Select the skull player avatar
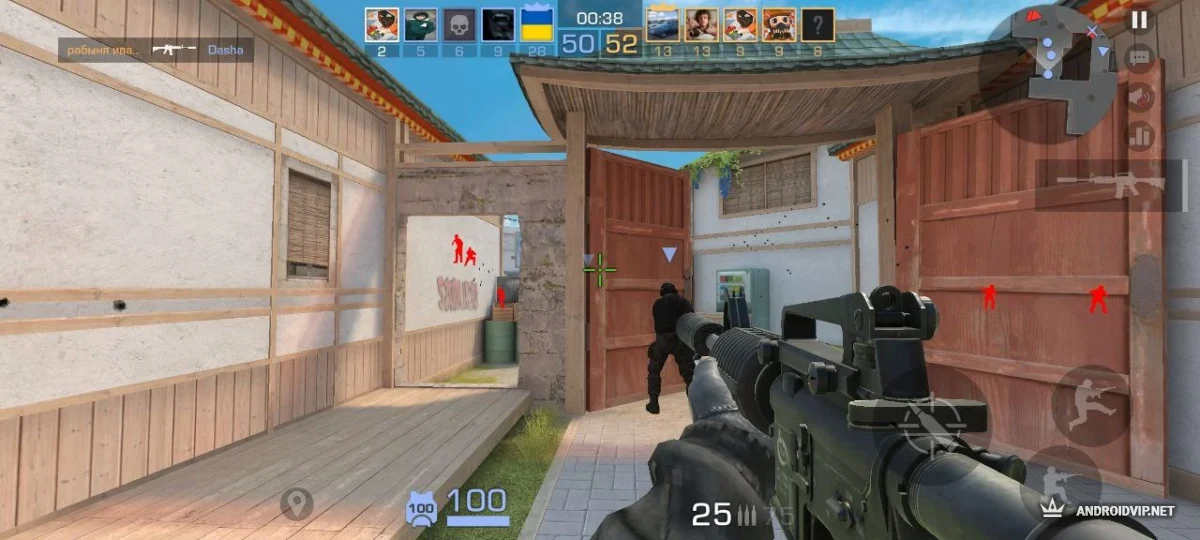The width and height of the screenshot is (1200, 540). (x=459, y=25)
